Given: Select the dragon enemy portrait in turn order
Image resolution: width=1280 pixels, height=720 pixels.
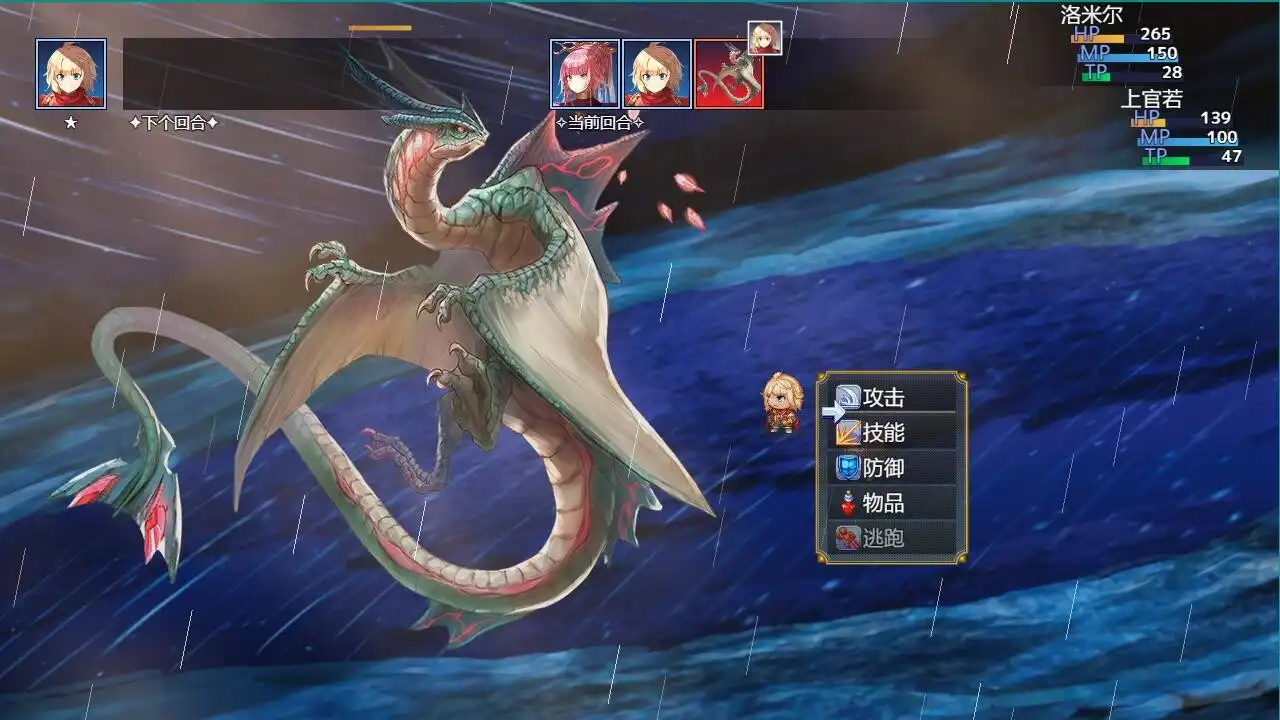Looking at the screenshot, I should [x=730, y=71].
